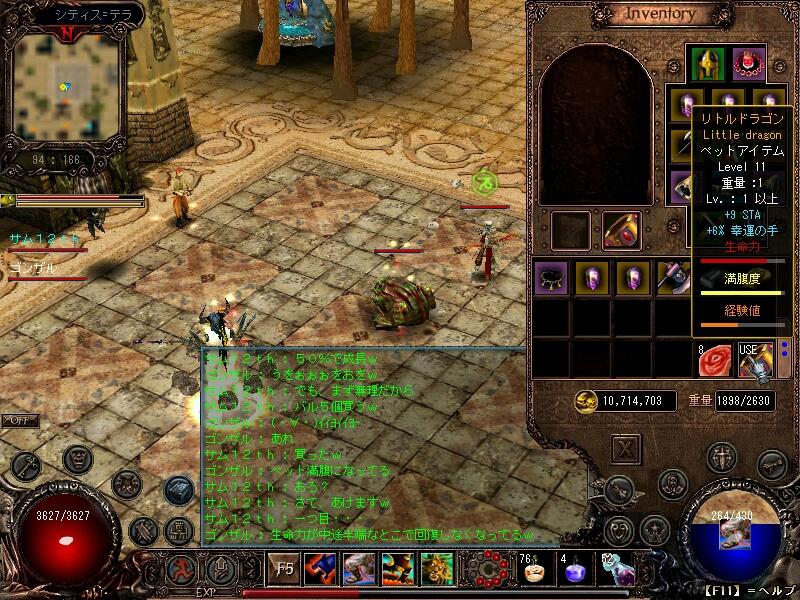
Task: Pick the black cauldron item in inventory
Action: click(551, 277)
